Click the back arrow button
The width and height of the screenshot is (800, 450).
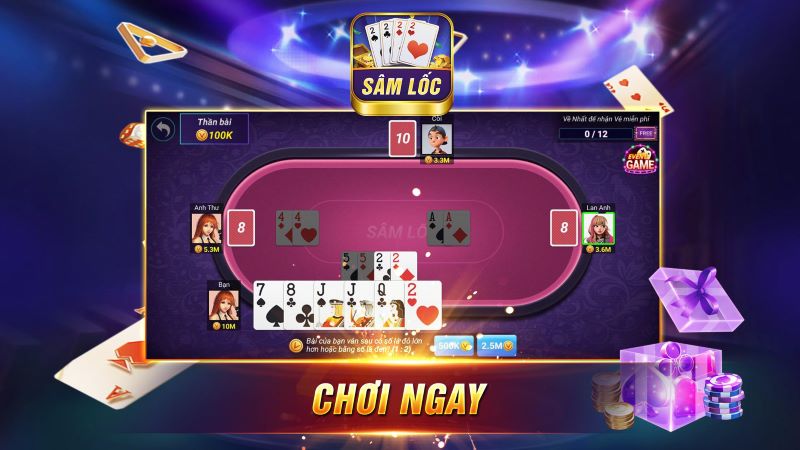pyautogui.click(x=162, y=128)
